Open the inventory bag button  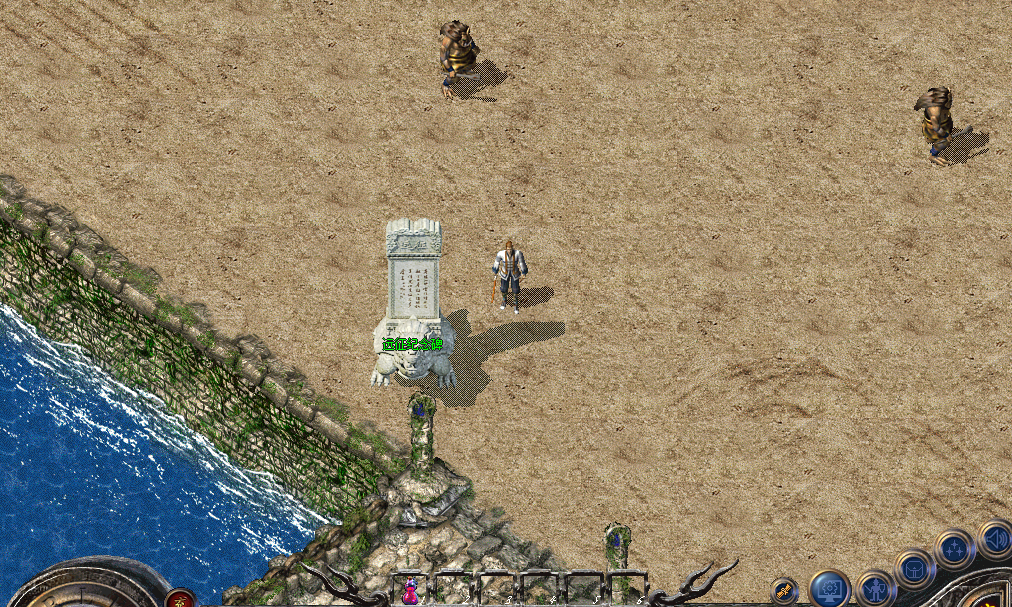914,568
